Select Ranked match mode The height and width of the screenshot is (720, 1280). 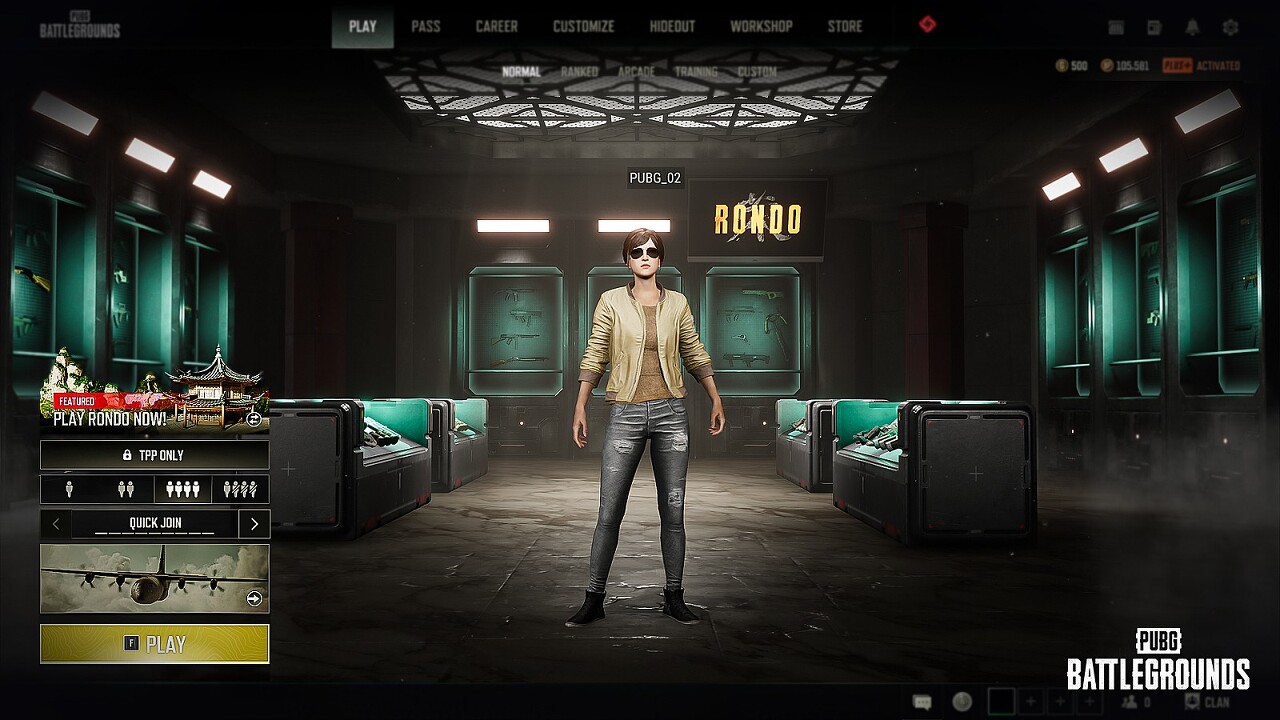pyautogui.click(x=579, y=72)
